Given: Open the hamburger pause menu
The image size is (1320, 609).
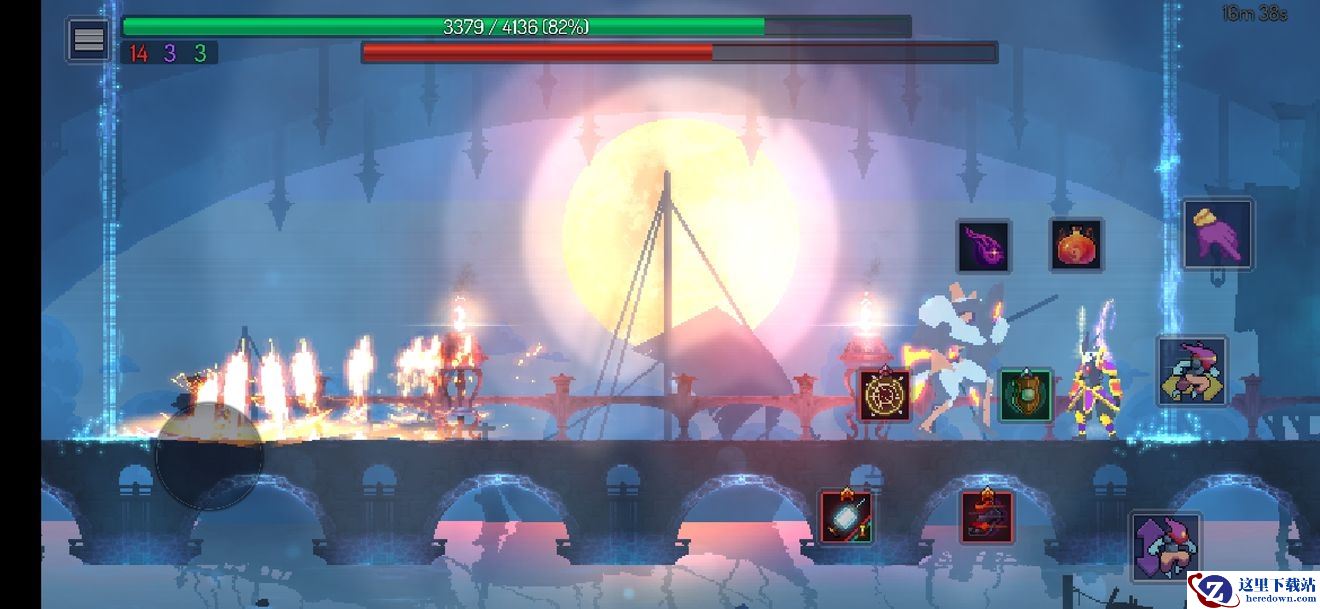Looking at the screenshot, I should (89, 40).
